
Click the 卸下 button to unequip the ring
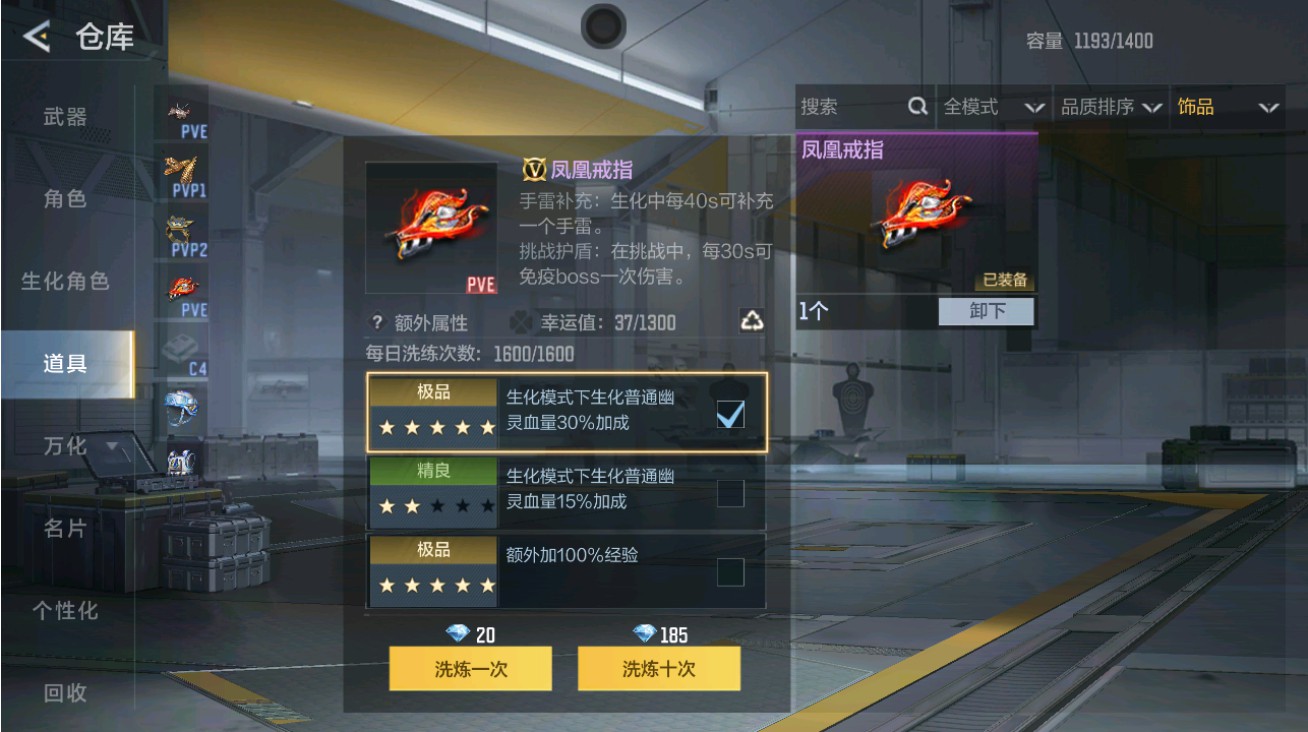pyautogui.click(x=987, y=311)
